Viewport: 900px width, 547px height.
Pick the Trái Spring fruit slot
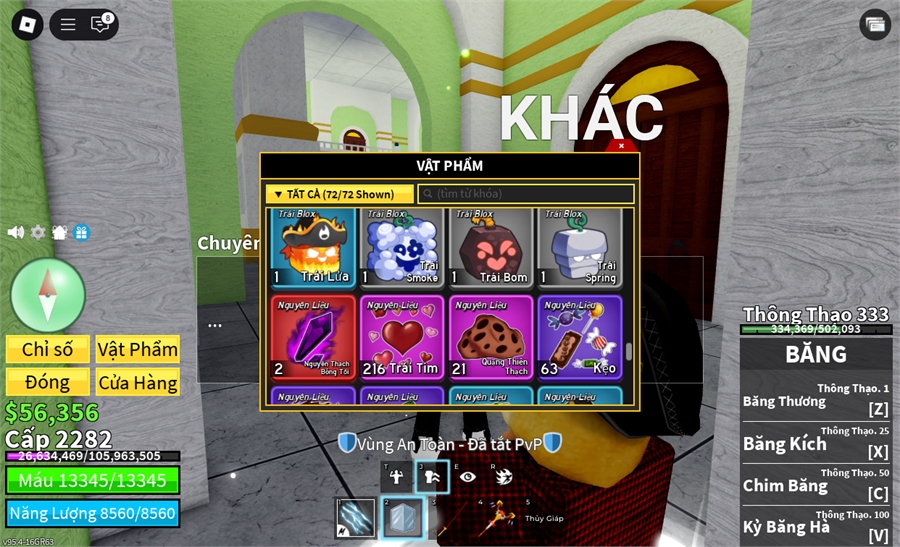(580, 247)
